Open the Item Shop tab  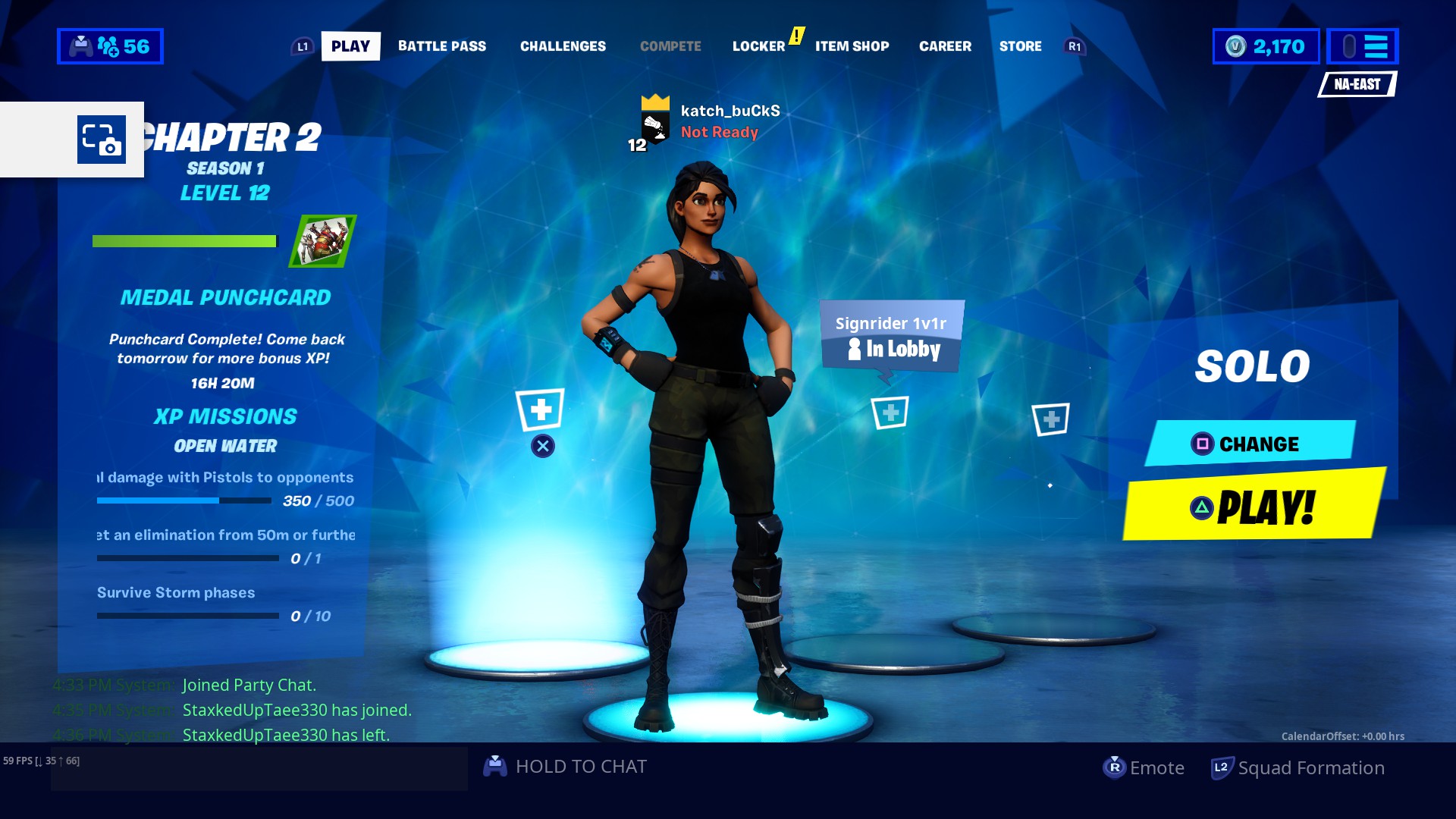(x=852, y=46)
